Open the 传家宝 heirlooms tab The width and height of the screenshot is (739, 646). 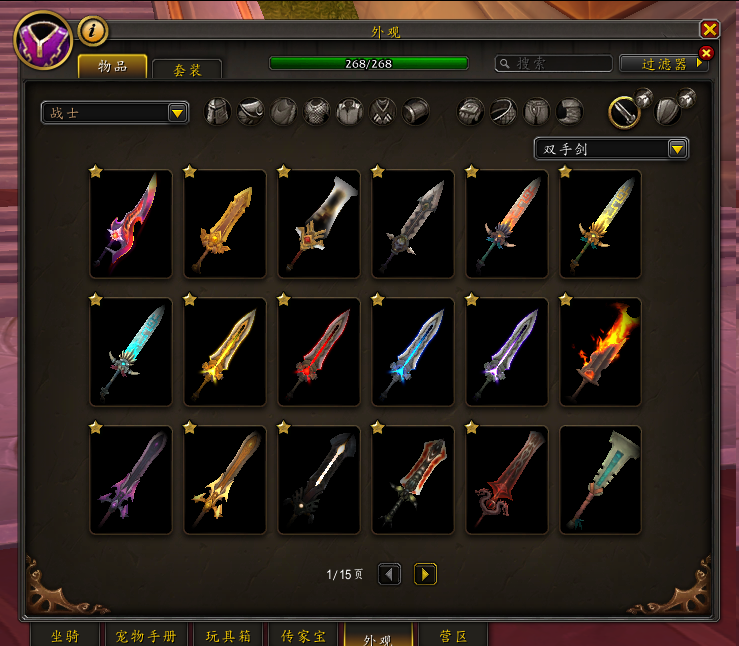coord(301,636)
